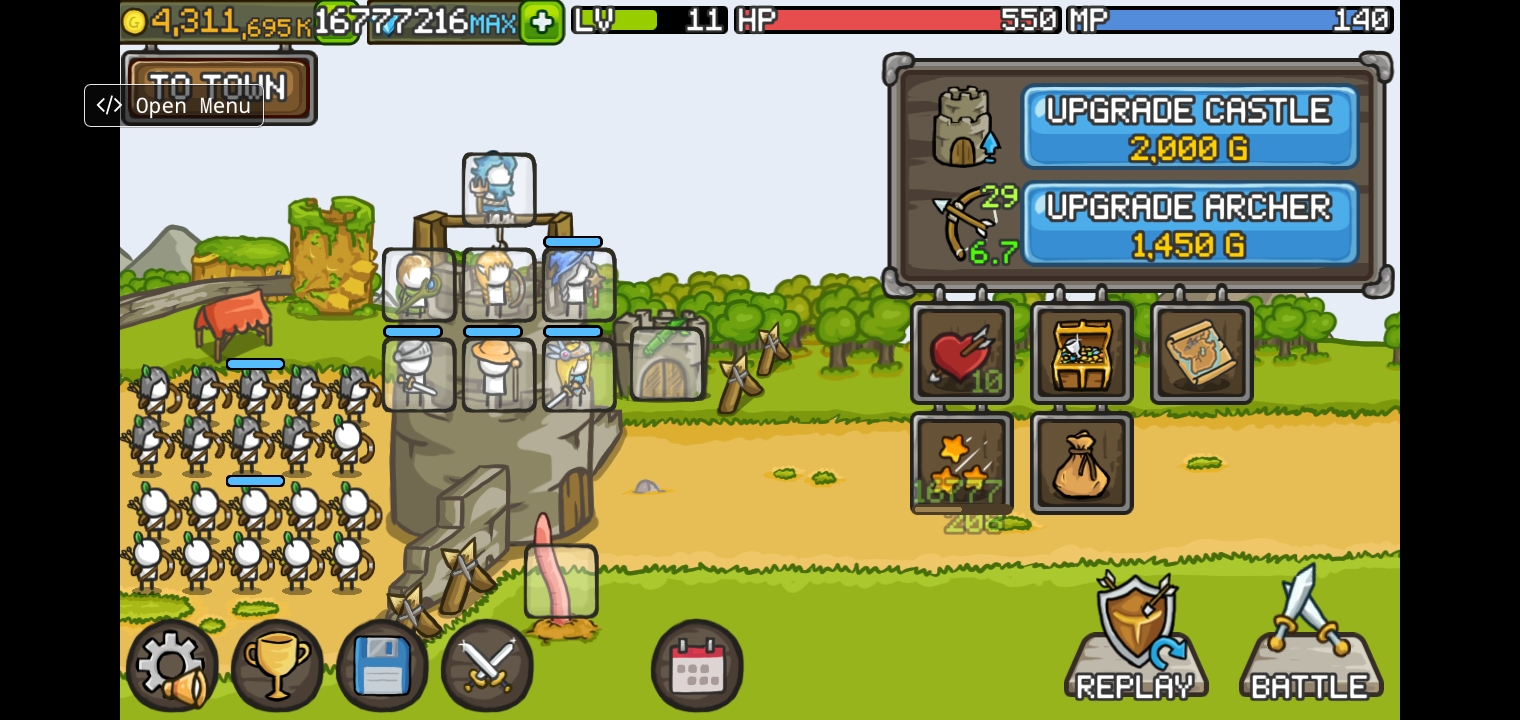Click the Upgrade Castle button
The height and width of the screenshot is (720, 1520).
[x=1188, y=127]
